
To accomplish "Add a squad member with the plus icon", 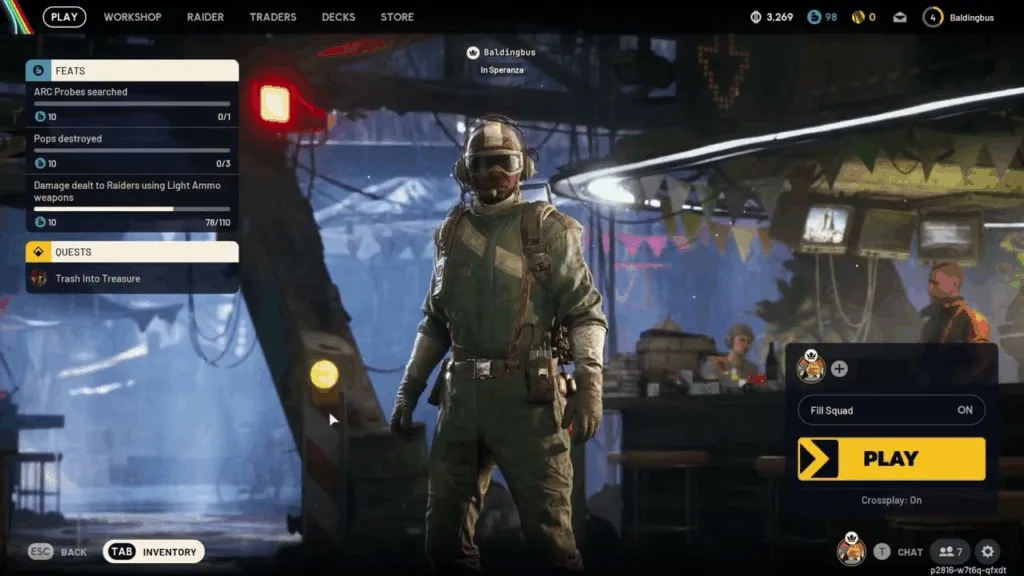I will tap(839, 369).
